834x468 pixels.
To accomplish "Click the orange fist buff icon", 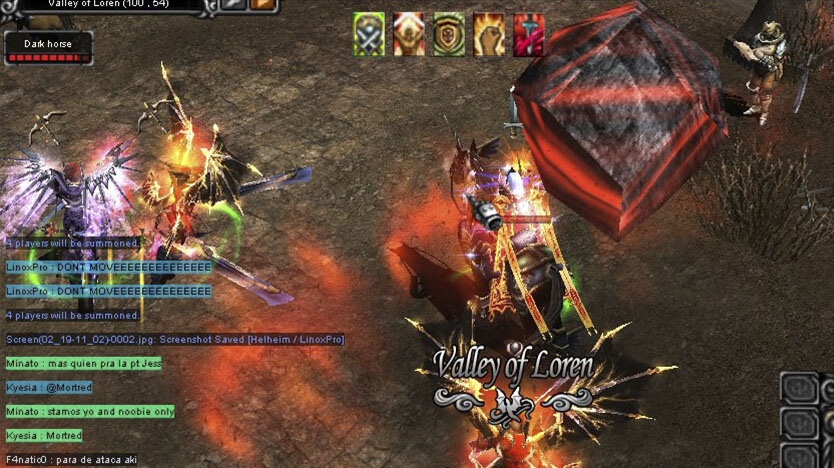I will point(489,35).
